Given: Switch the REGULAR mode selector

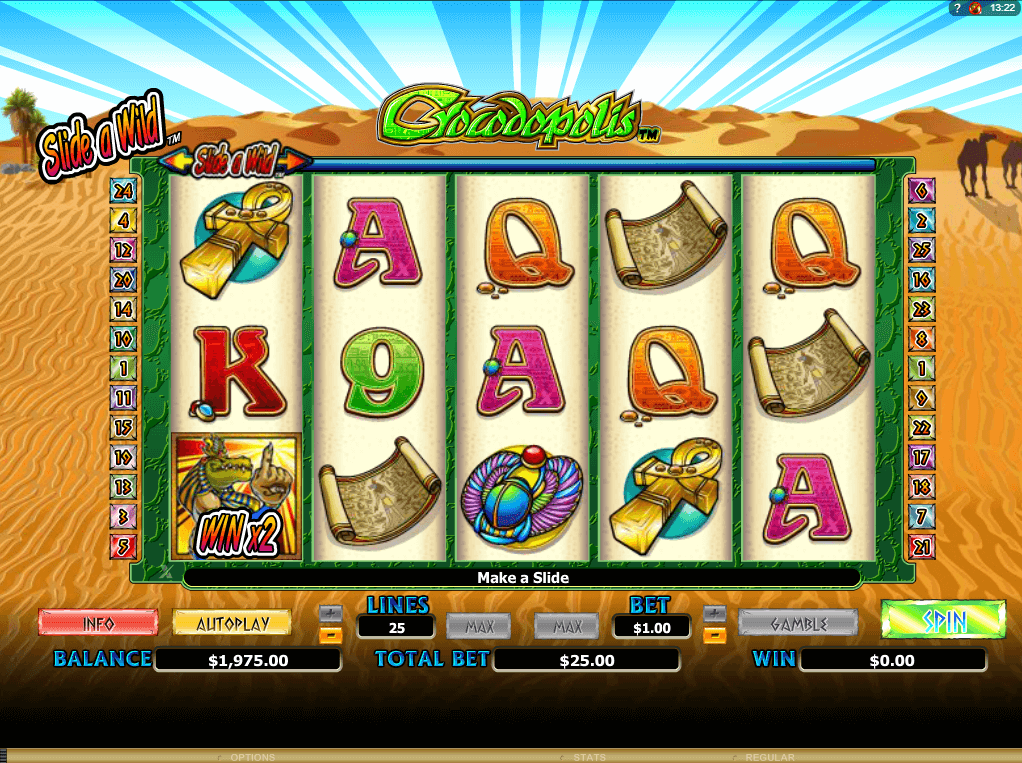Looking at the screenshot, I should coord(769,757).
